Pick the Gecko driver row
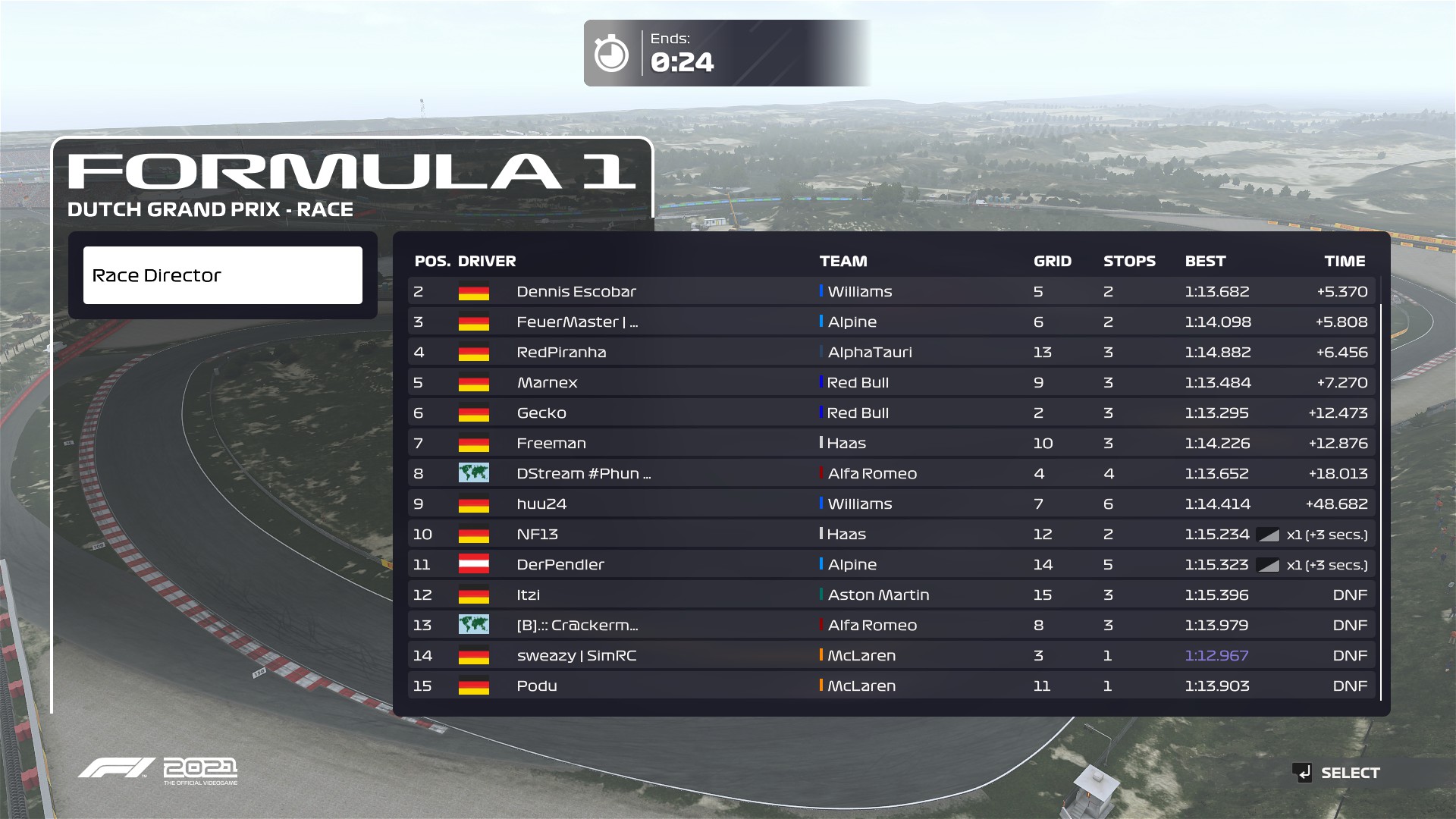Viewport: 1456px width, 819px height. pyautogui.click(x=891, y=413)
